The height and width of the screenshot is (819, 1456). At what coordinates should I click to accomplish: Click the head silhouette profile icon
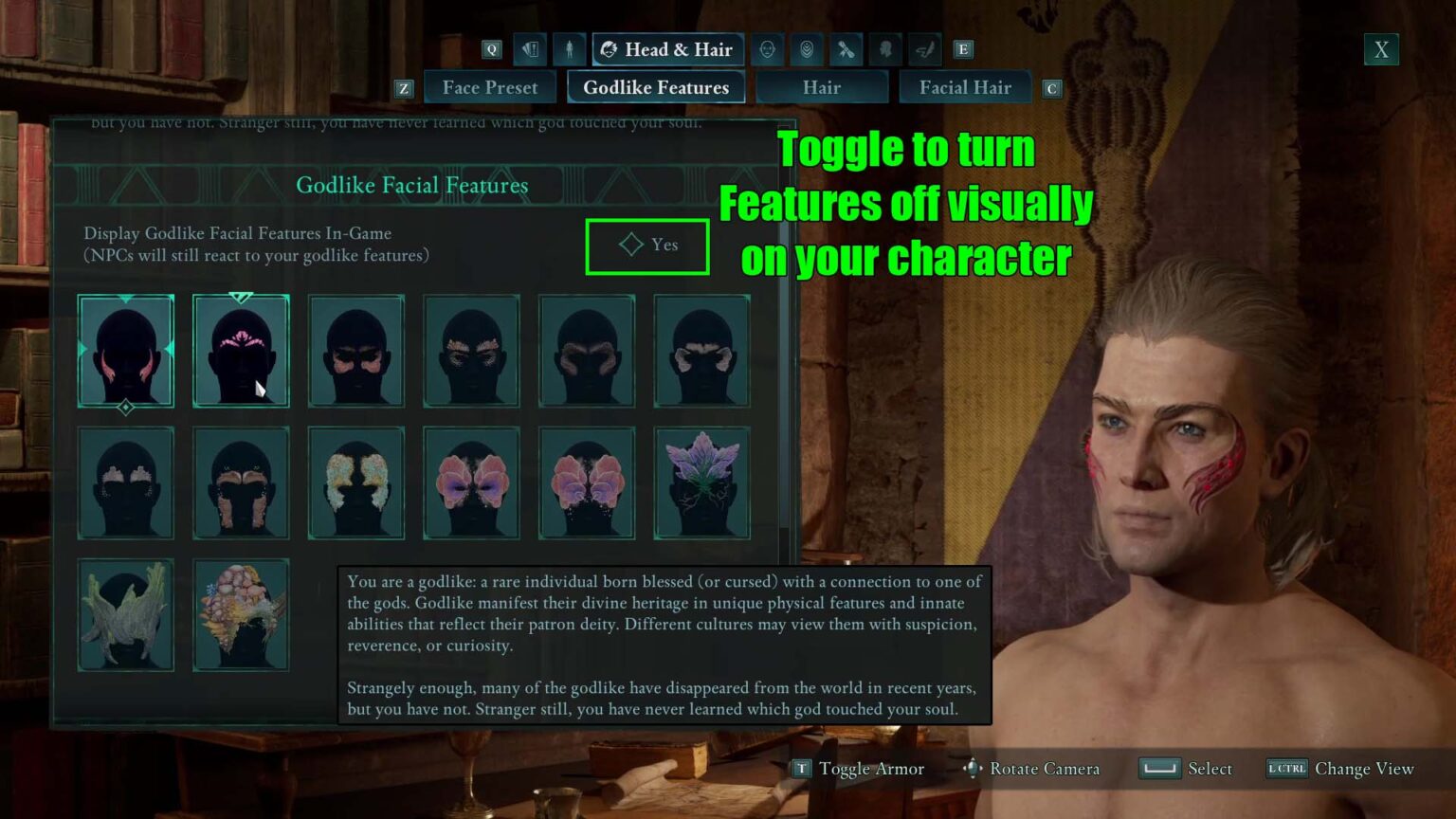(x=885, y=49)
